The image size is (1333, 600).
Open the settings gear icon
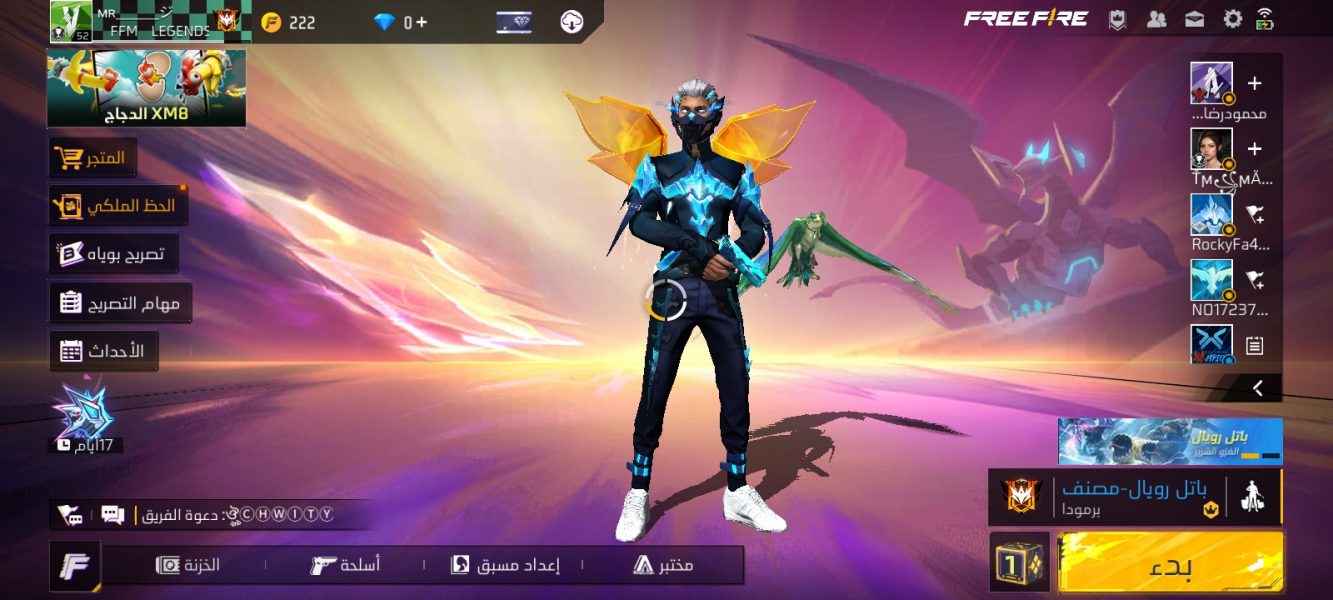[1233, 19]
